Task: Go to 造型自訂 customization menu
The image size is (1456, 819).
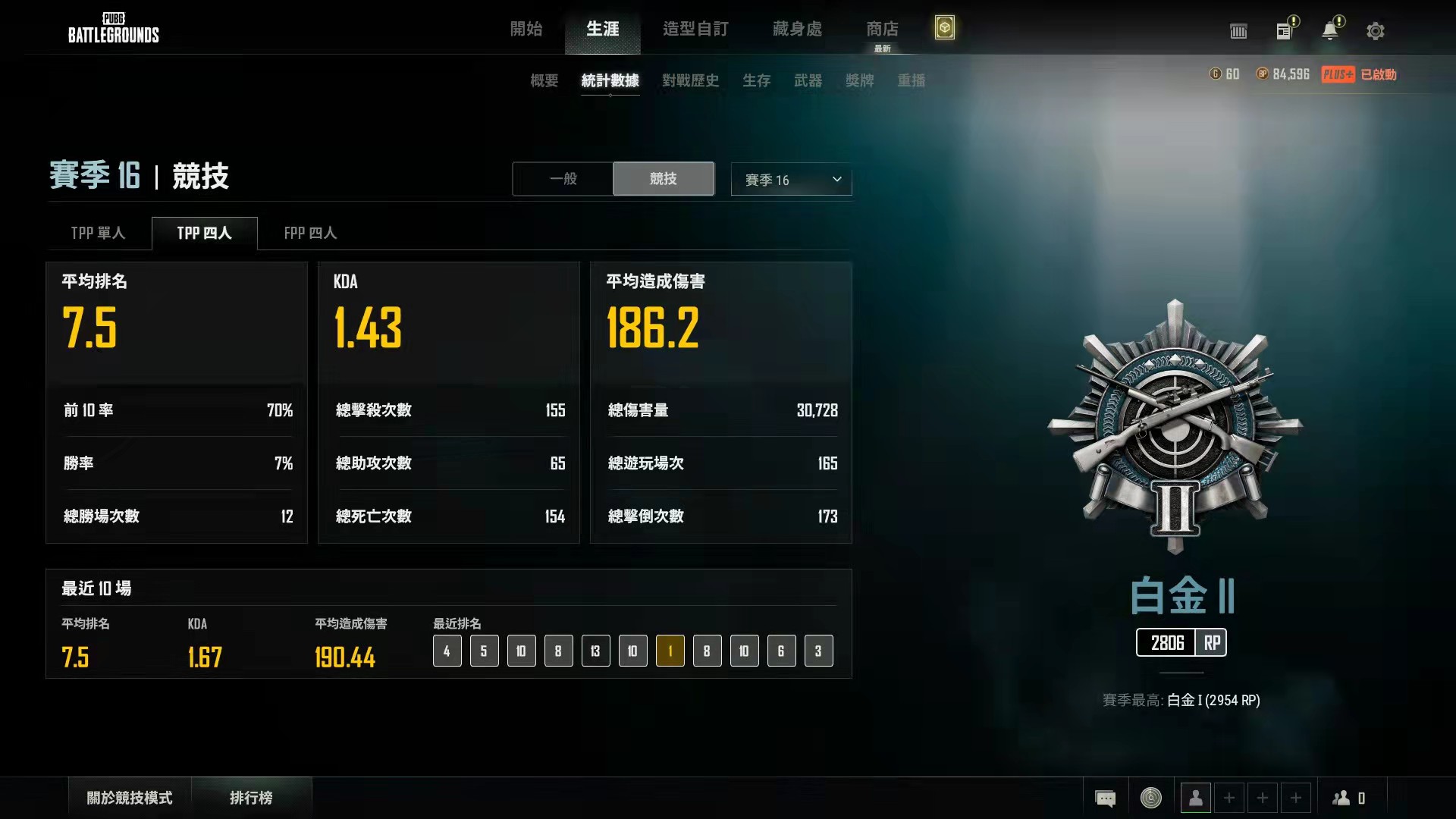Action: 695,29
